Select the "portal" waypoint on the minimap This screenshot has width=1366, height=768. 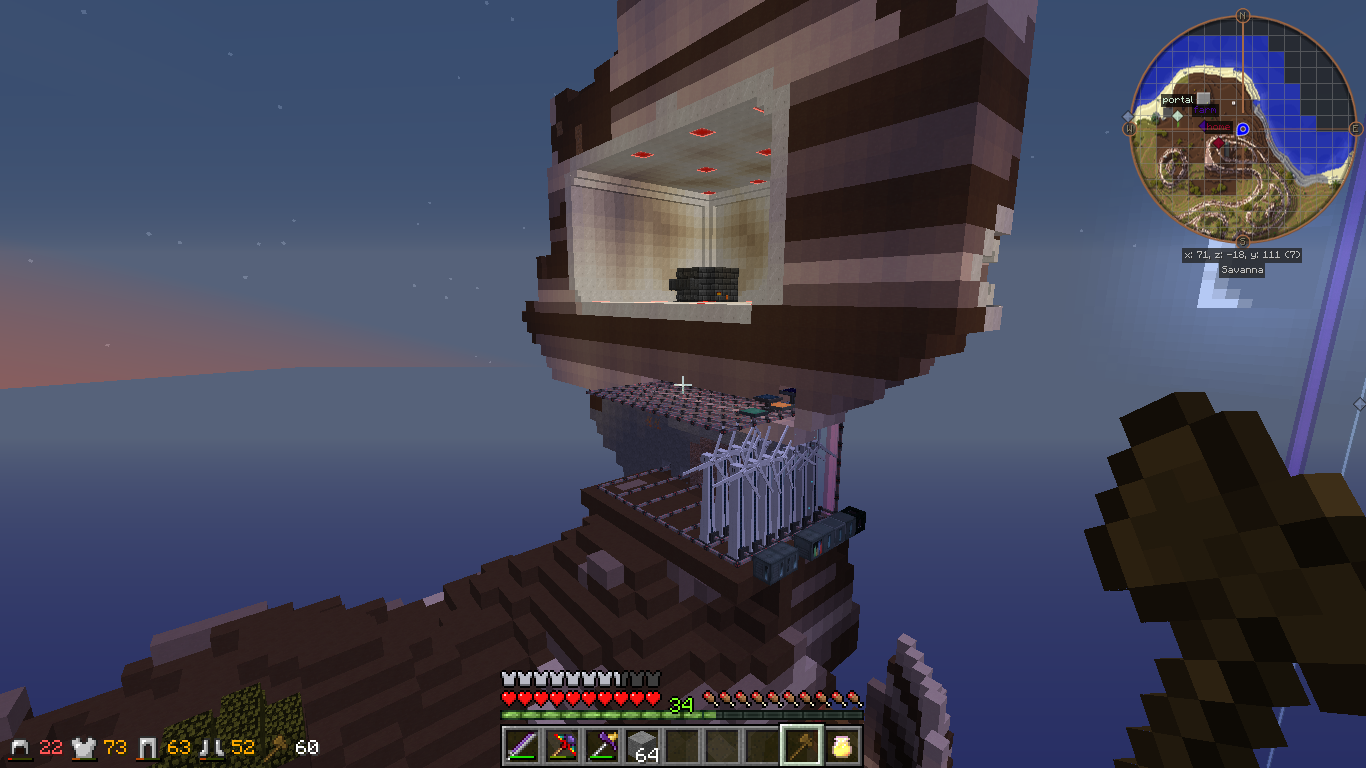[x=1178, y=100]
